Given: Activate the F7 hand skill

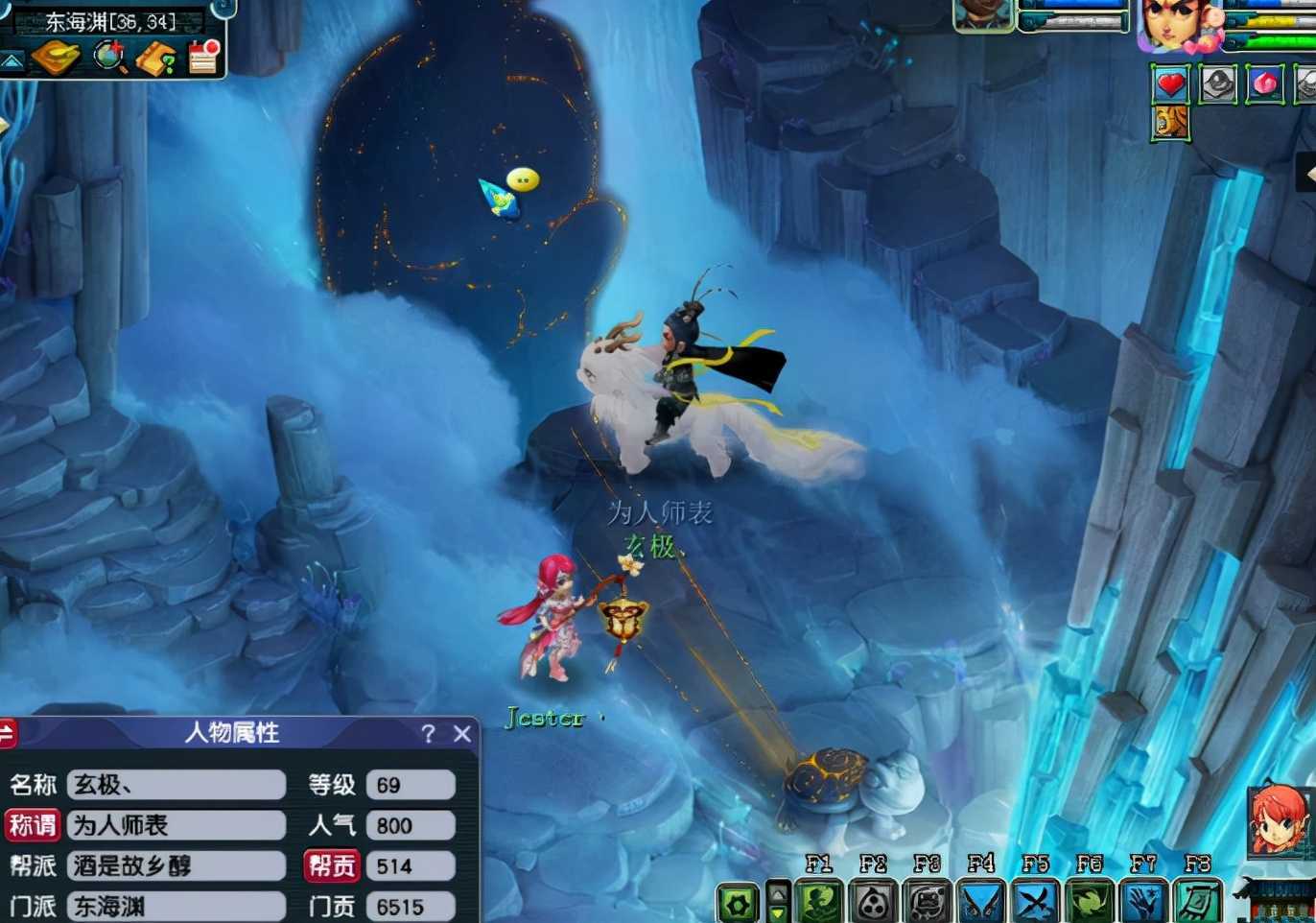Looking at the screenshot, I should click(1143, 902).
